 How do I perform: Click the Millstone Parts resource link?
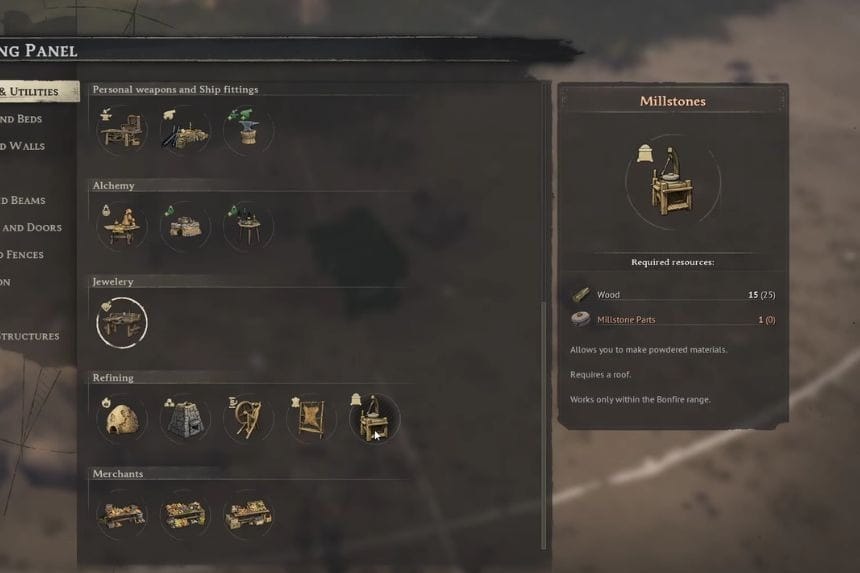click(626, 320)
